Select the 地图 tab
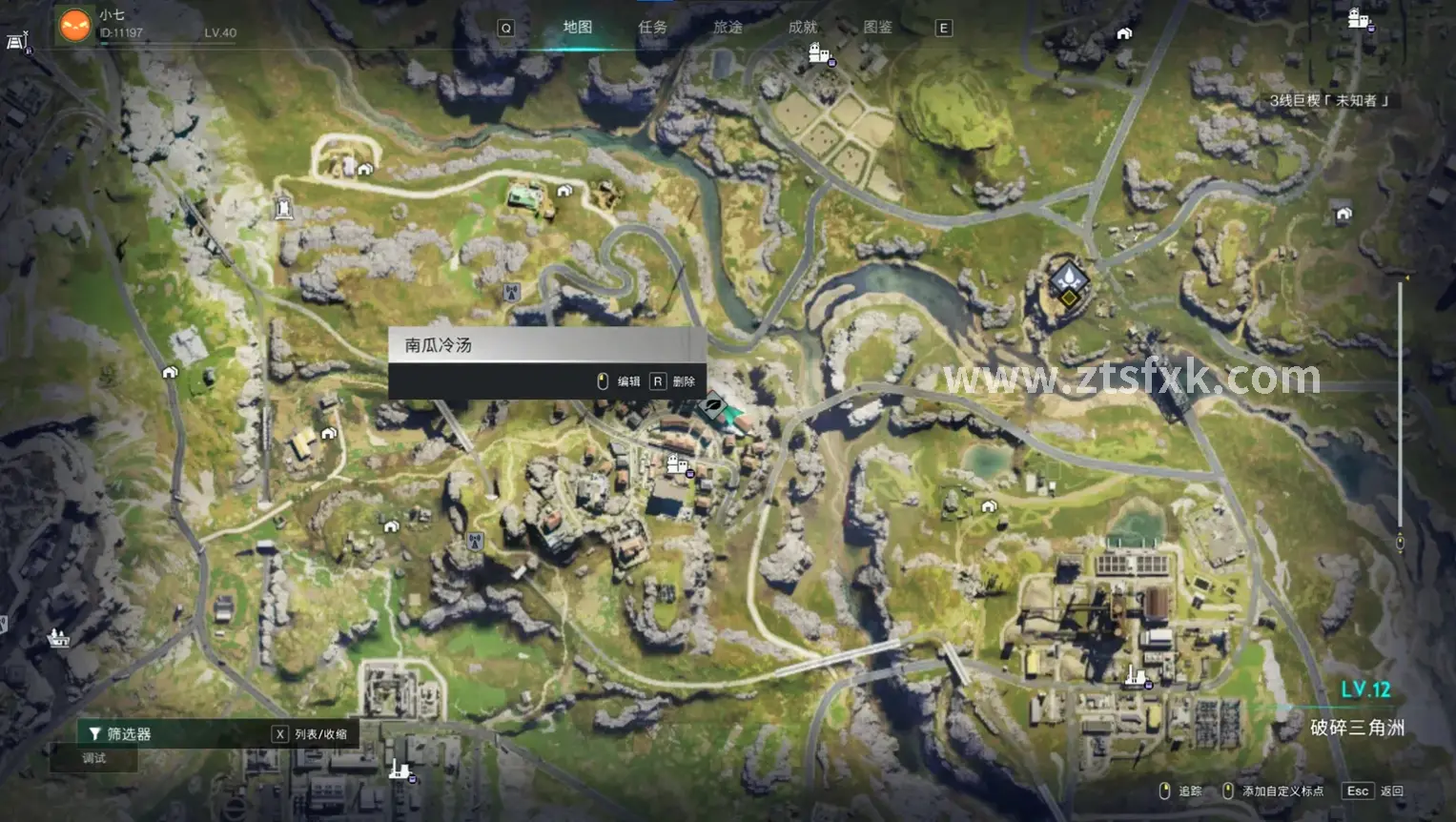The width and height of the screenshot is (1456, 822). (577, 28)
